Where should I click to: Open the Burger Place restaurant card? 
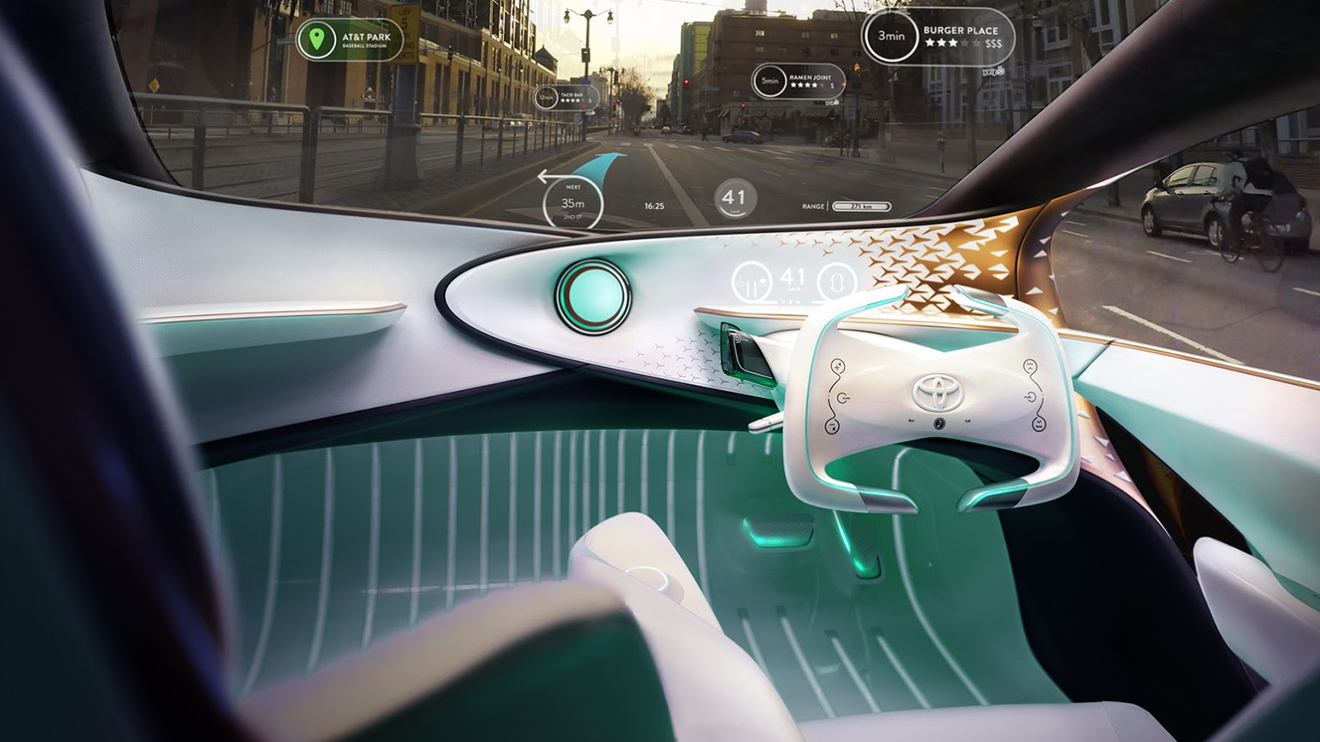coord(938,37)
